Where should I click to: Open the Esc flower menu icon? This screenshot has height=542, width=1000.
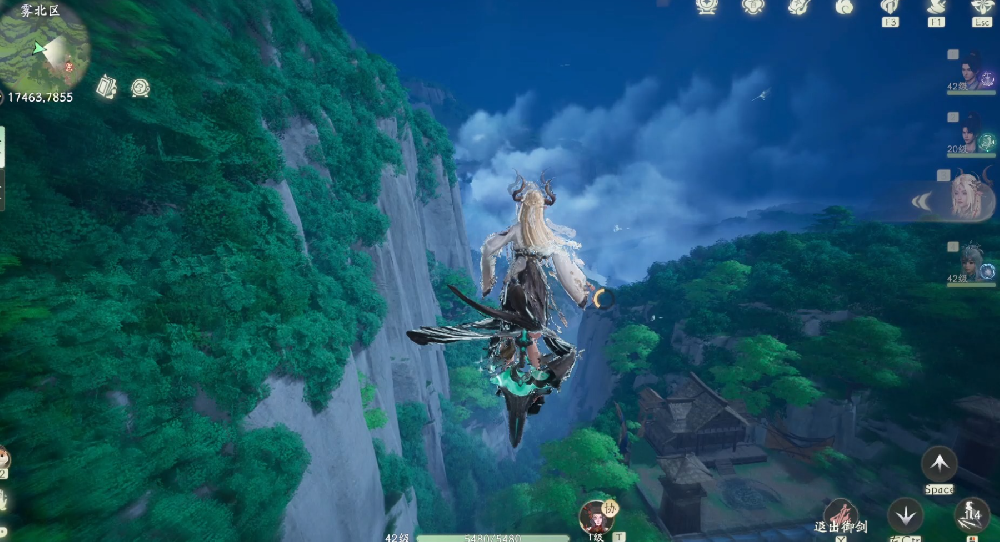[x=982, y=7]
